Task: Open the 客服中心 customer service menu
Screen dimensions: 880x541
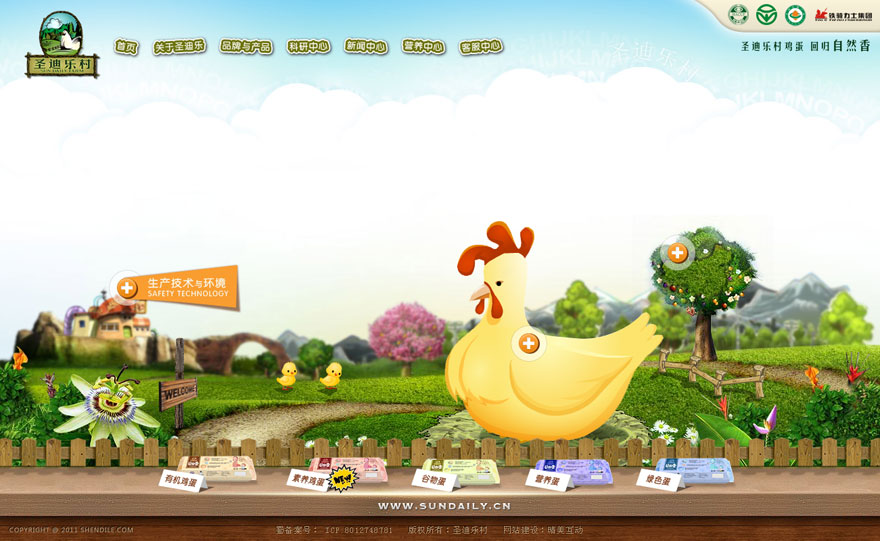Action: pos(481,47)
